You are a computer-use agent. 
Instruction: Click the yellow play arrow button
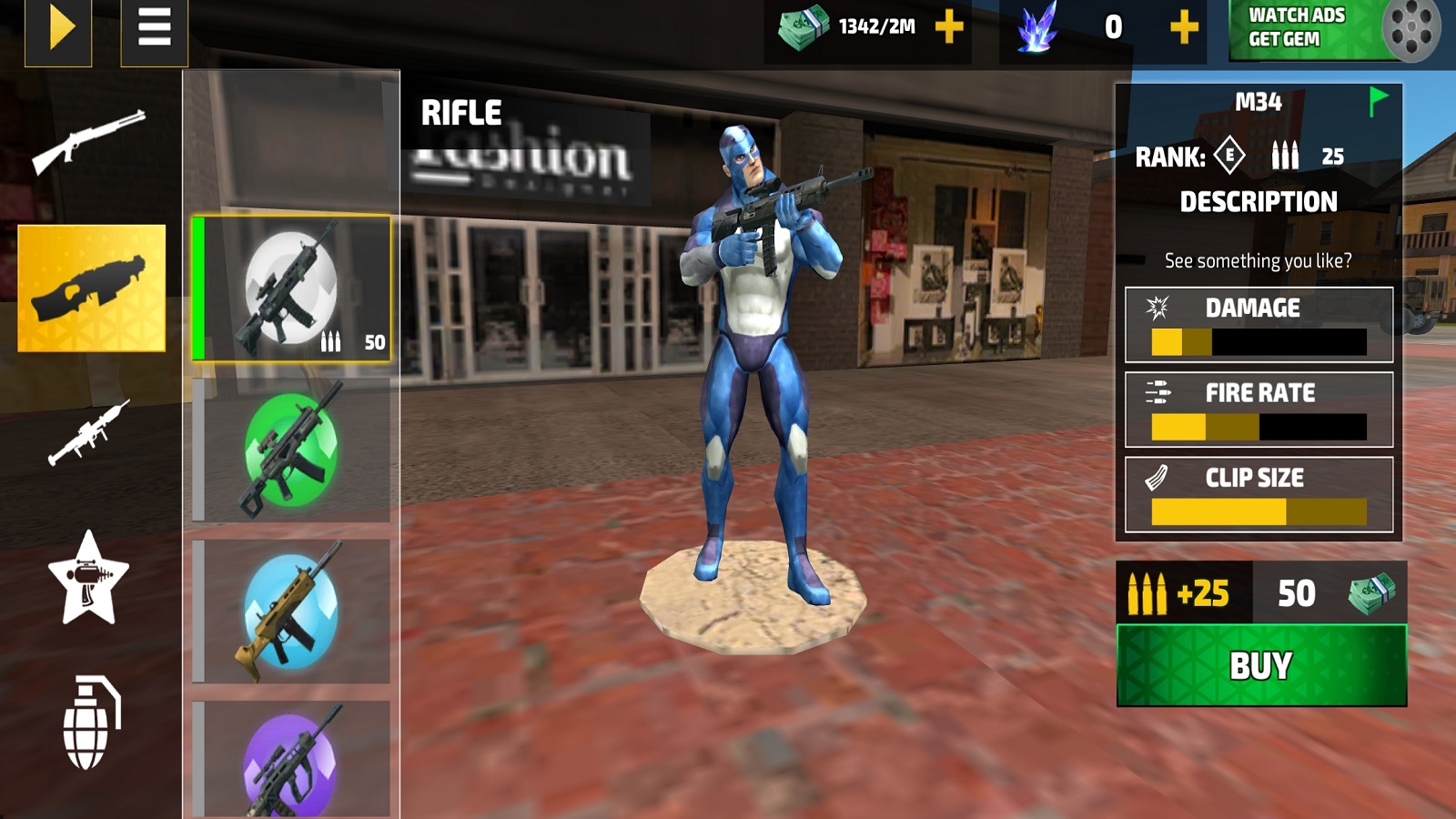click(x=58, y=29)
